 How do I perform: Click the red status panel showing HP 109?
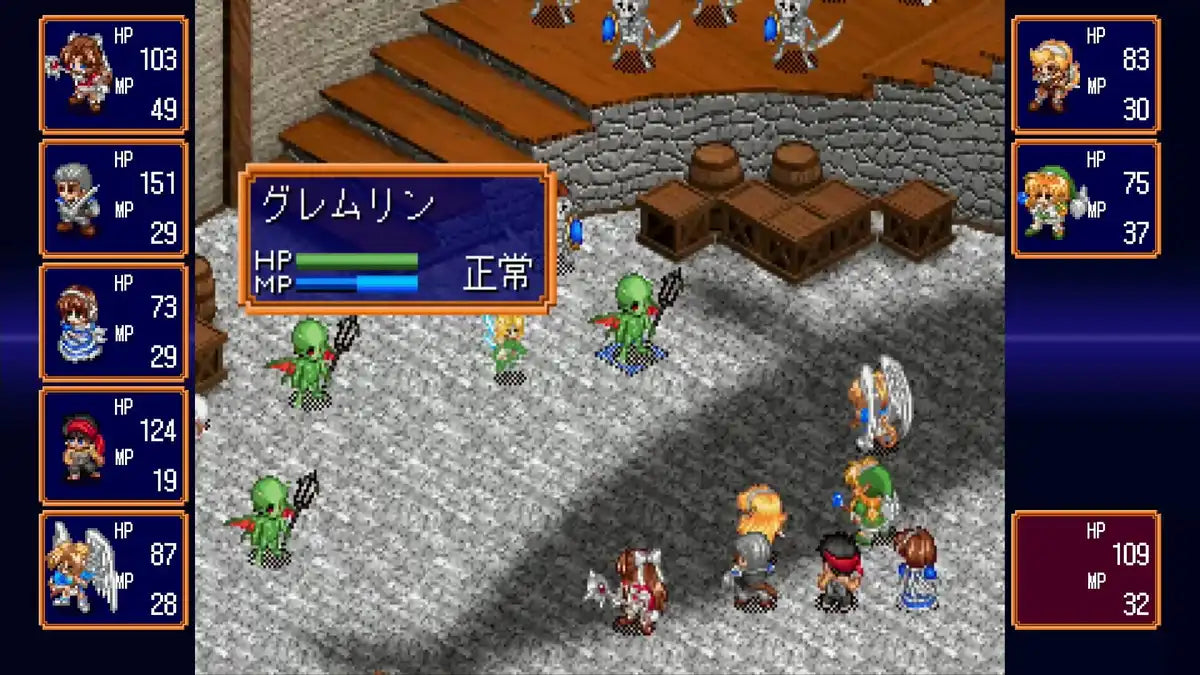(1086, 569)
